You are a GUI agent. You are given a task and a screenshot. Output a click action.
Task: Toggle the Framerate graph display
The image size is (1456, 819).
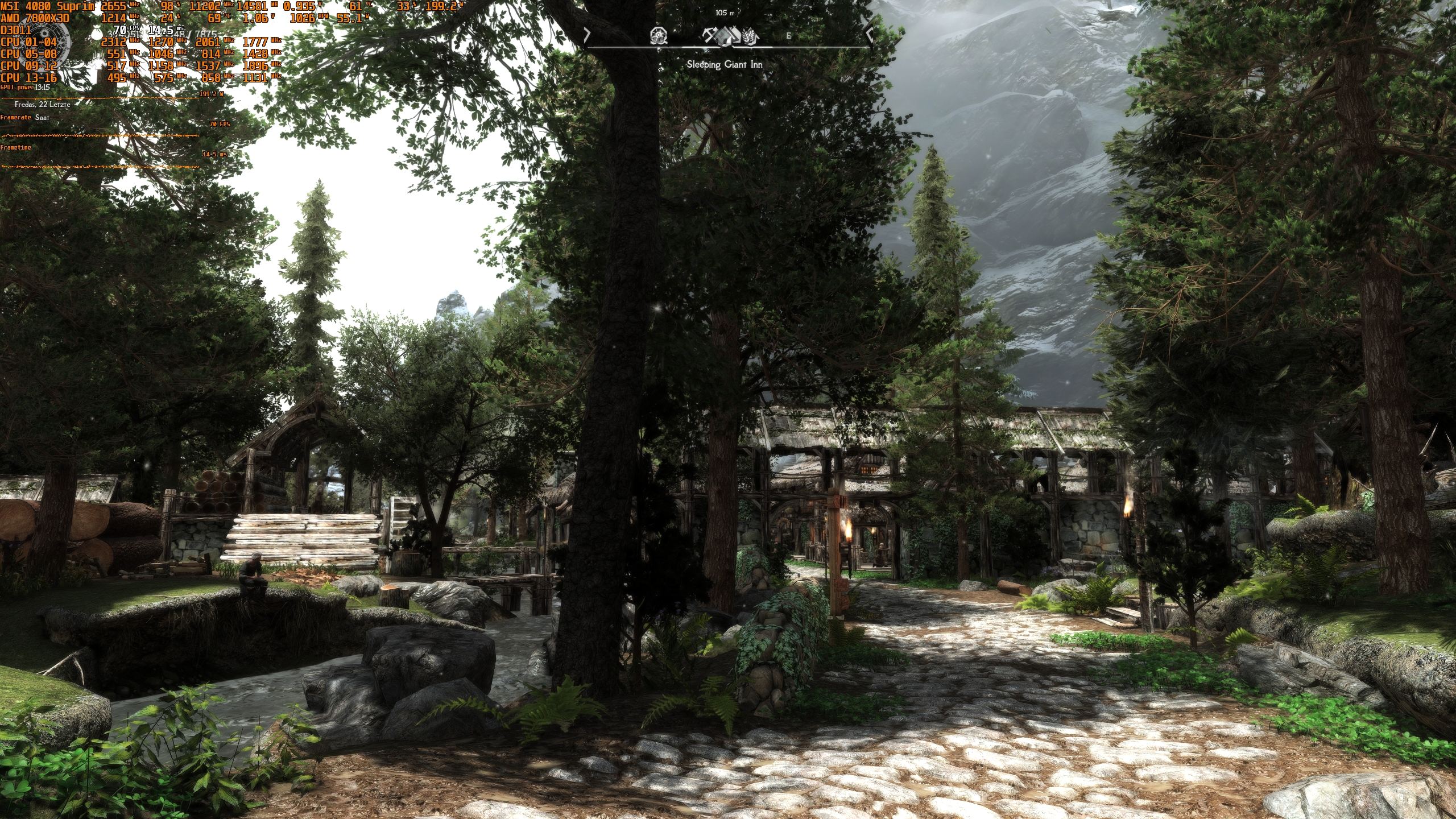15,117
